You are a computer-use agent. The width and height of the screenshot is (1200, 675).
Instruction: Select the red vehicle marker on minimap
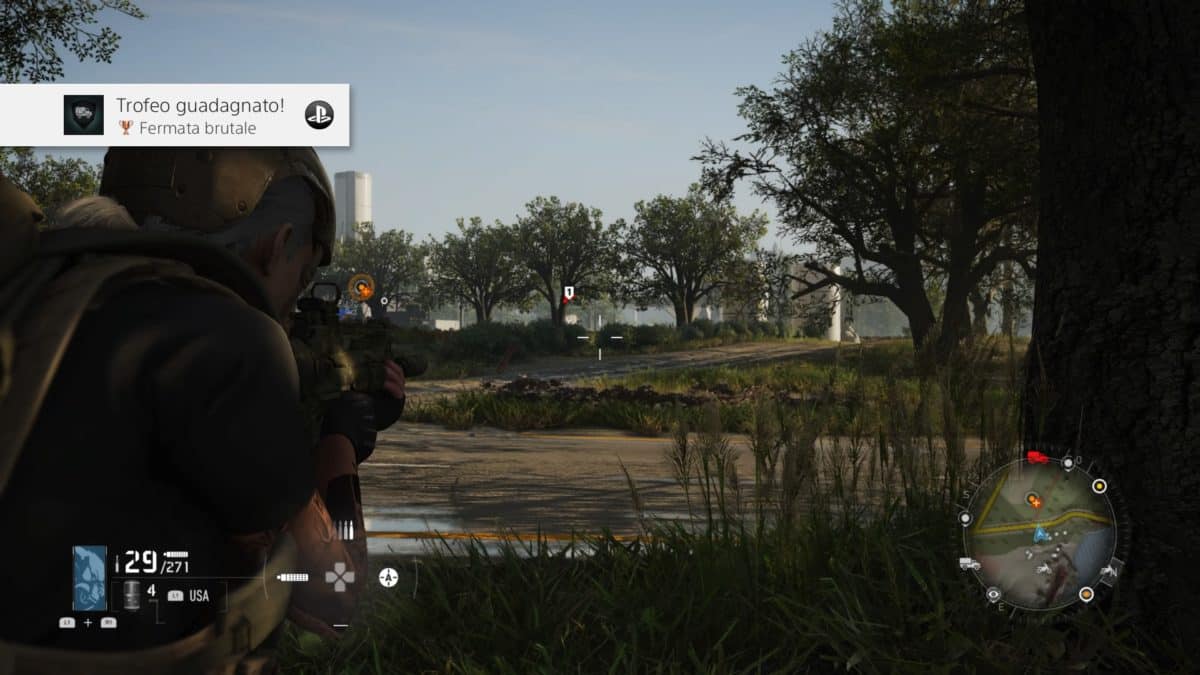1037,458
